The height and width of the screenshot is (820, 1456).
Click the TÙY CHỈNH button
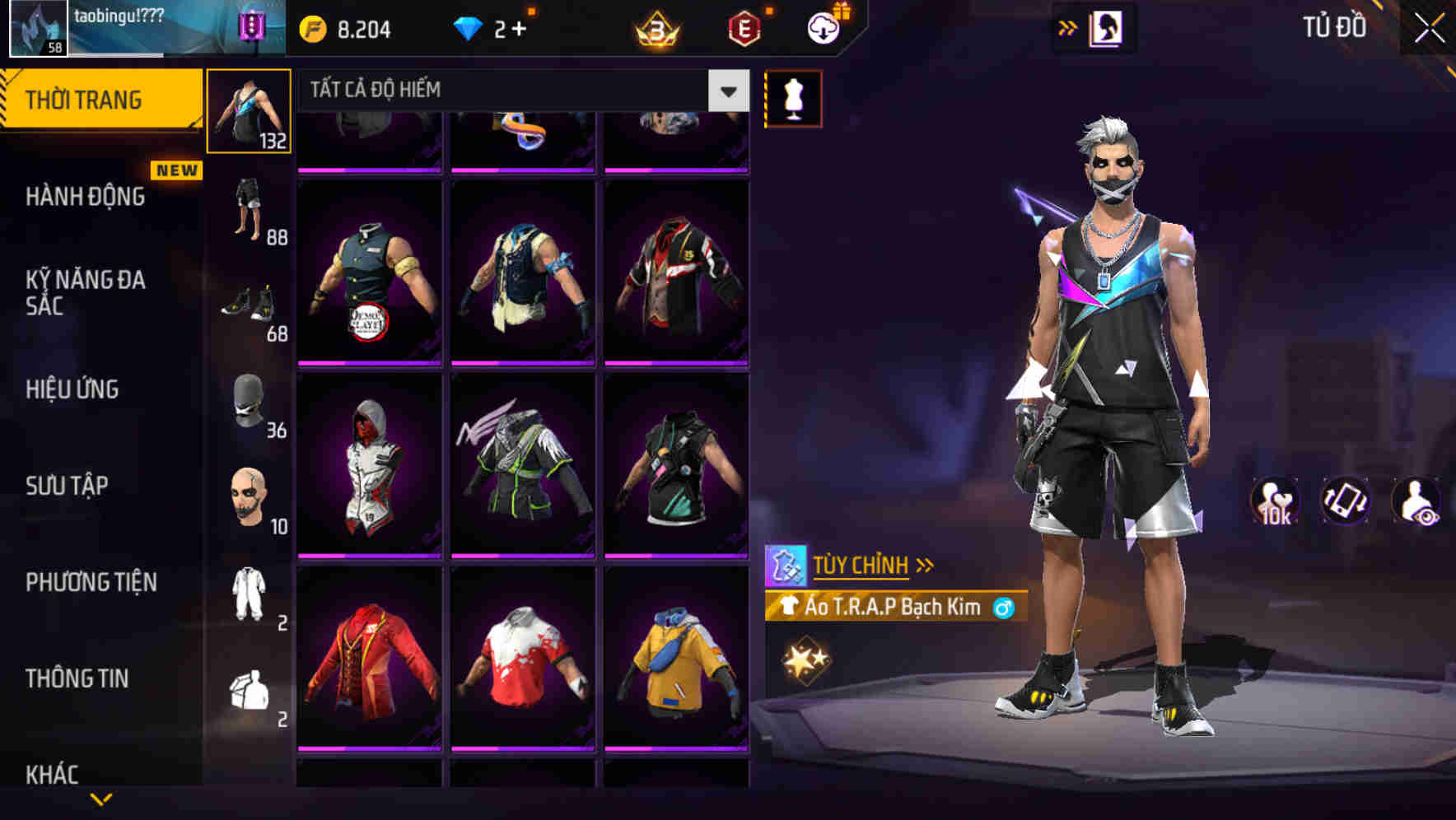[x=866, y=565]
